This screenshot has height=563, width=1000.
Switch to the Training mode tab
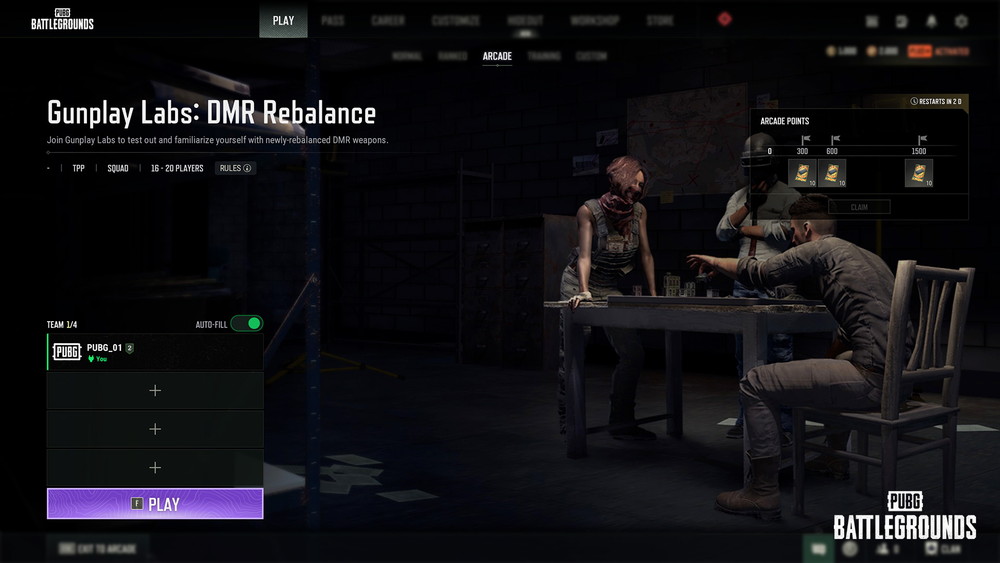click(x=544, y=56)
